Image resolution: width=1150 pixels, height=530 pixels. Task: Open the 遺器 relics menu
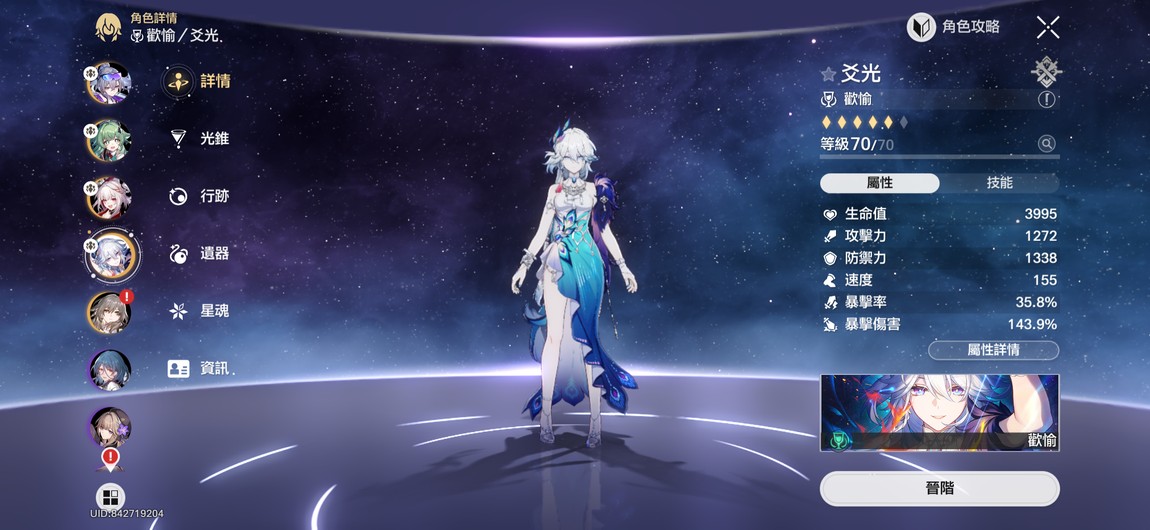(x=199, y=253)
